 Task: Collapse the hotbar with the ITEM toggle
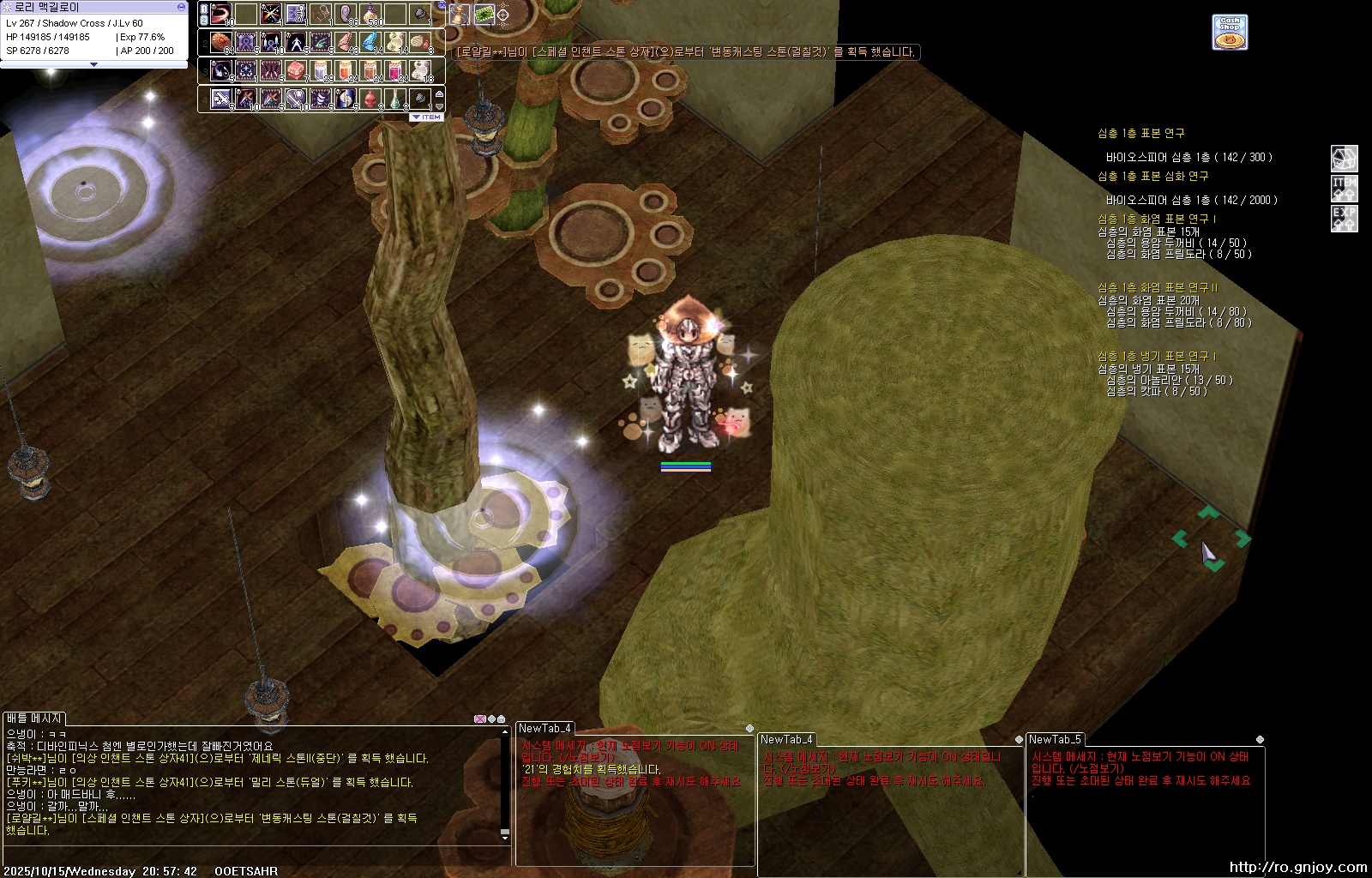point(426,117)
